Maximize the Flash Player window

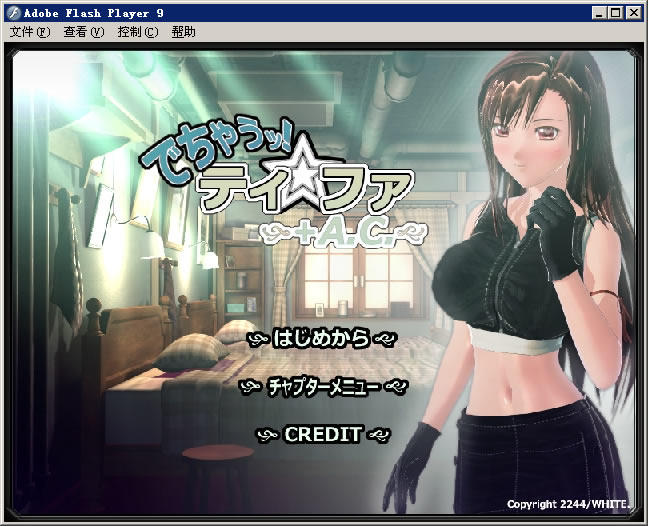[617, 13]
